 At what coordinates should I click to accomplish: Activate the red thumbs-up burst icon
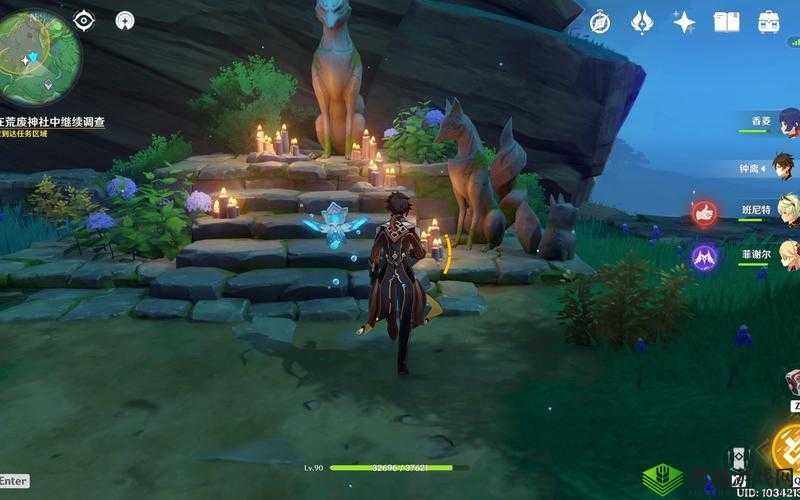point(705,212)
